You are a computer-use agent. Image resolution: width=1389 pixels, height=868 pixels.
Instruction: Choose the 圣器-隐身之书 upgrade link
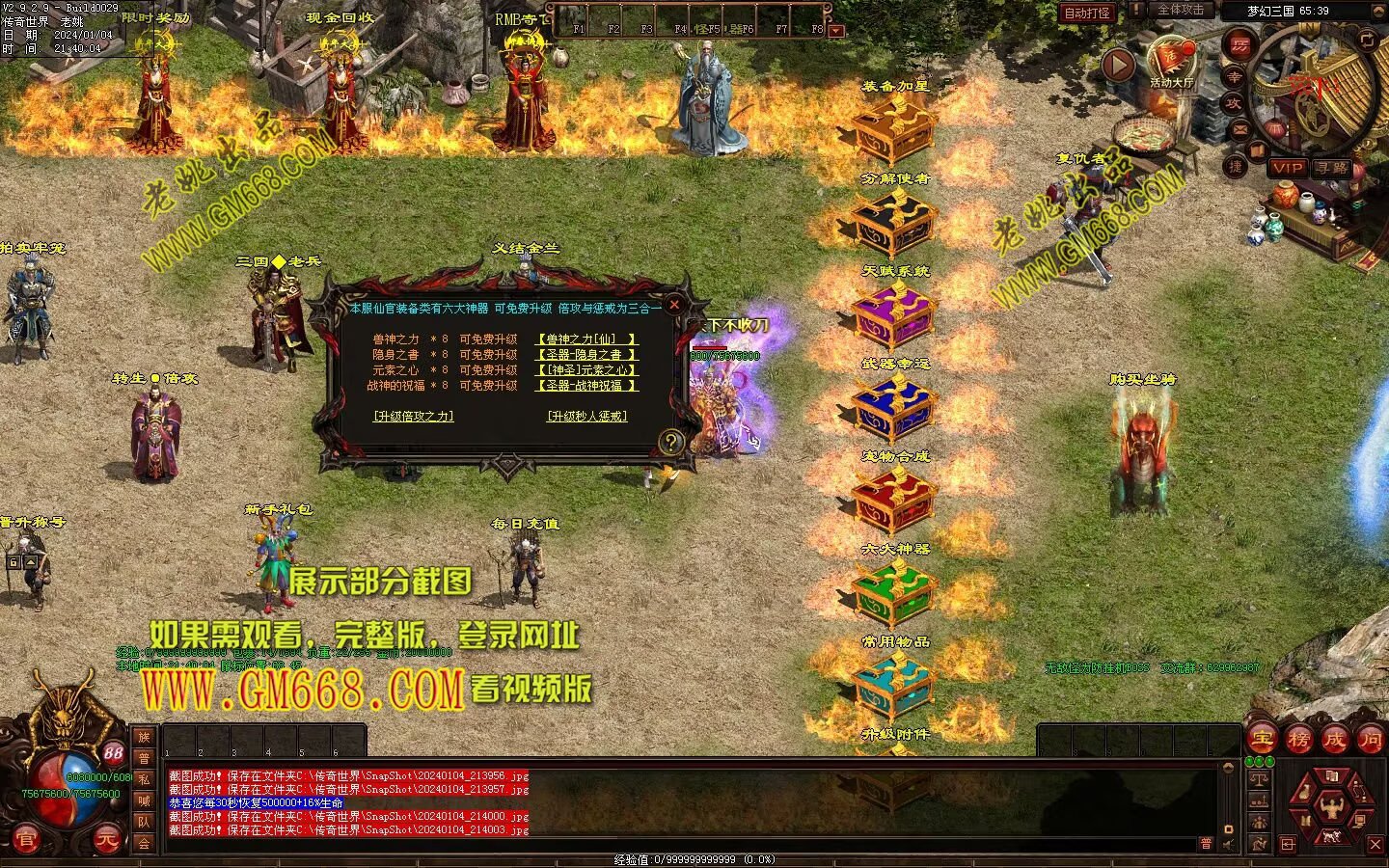pos(586,355)
